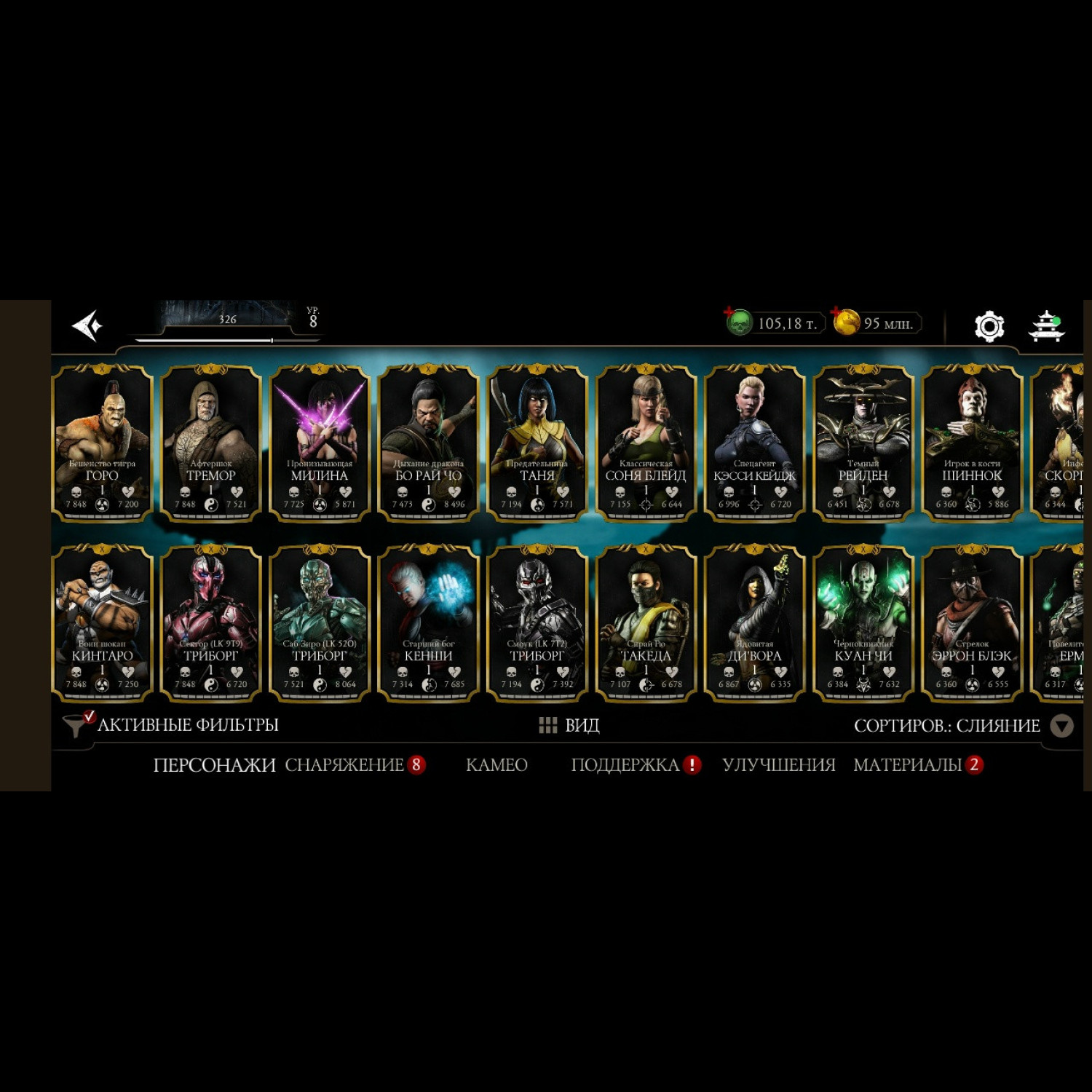Tap the pagoda temple icon

click(x=1046, y=325)
